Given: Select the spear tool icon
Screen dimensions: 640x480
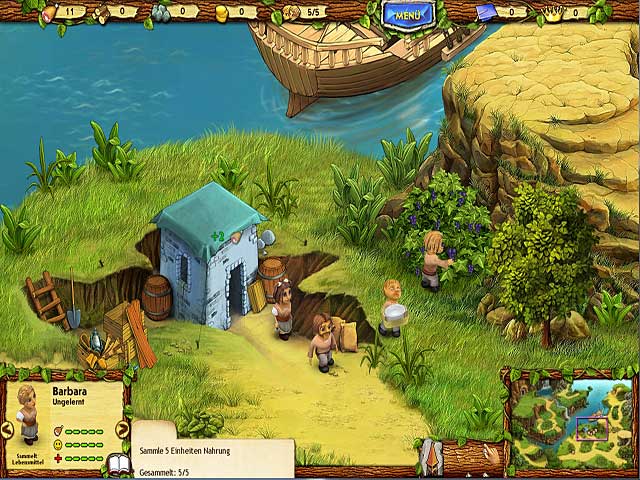Looking at the screenshot, I should [432, 457].
